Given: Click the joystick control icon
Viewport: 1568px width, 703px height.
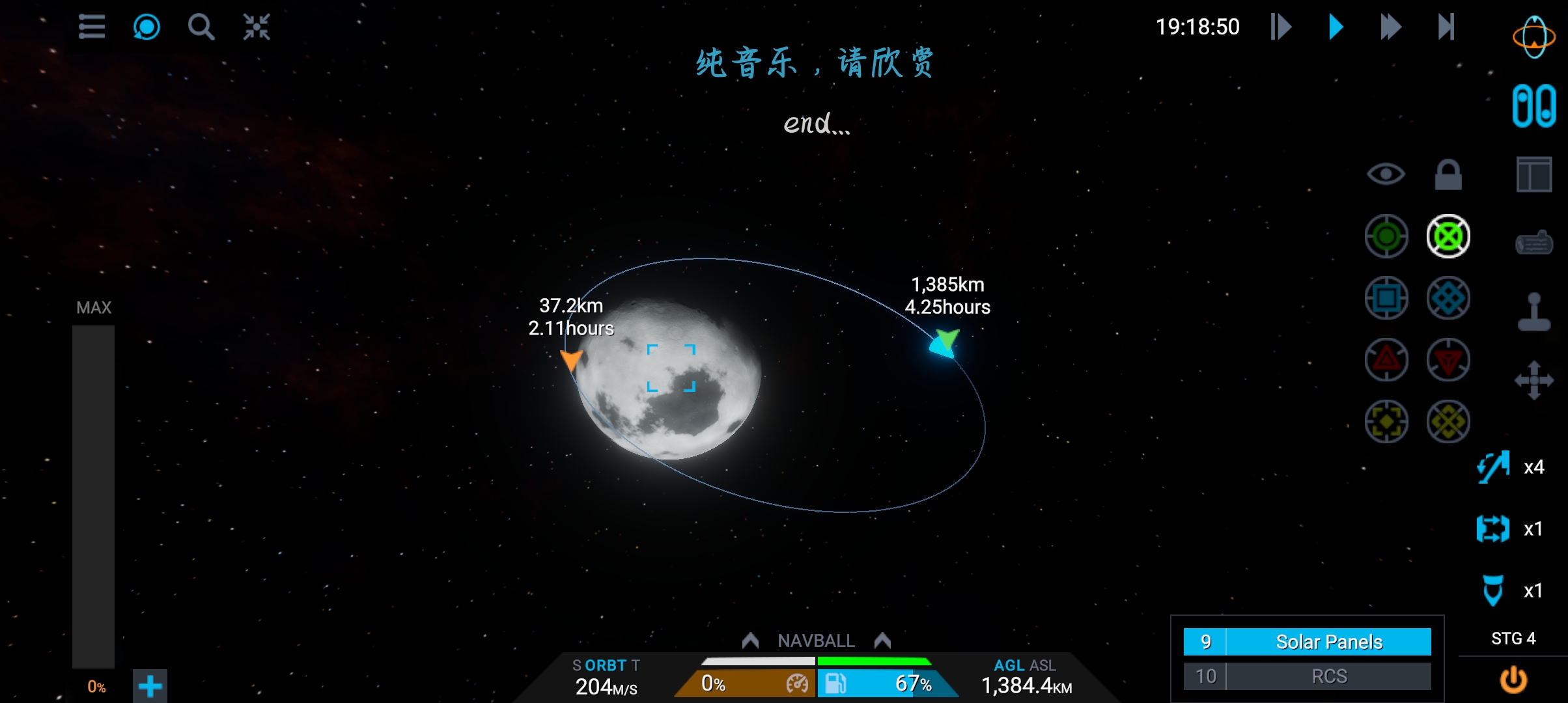Looking at the screenshot, I should click(x=1534, y=312).
